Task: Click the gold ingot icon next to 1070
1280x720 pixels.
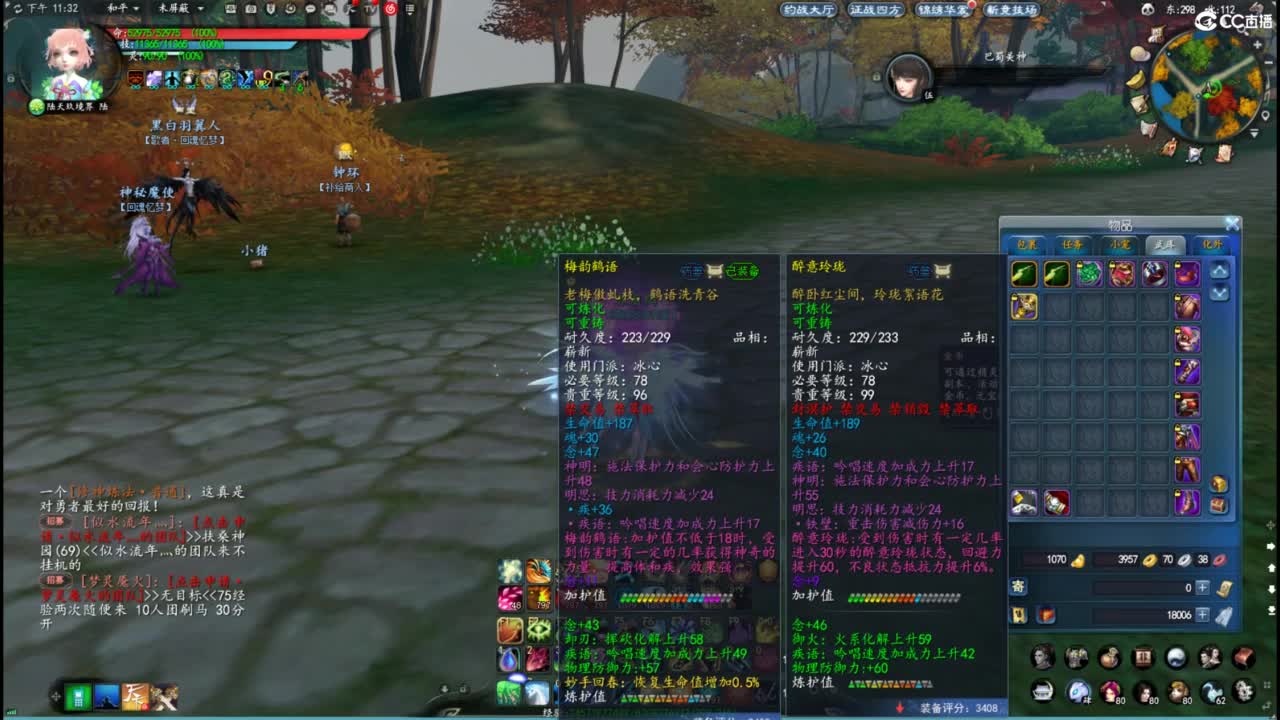Action: click(1077, 561)
